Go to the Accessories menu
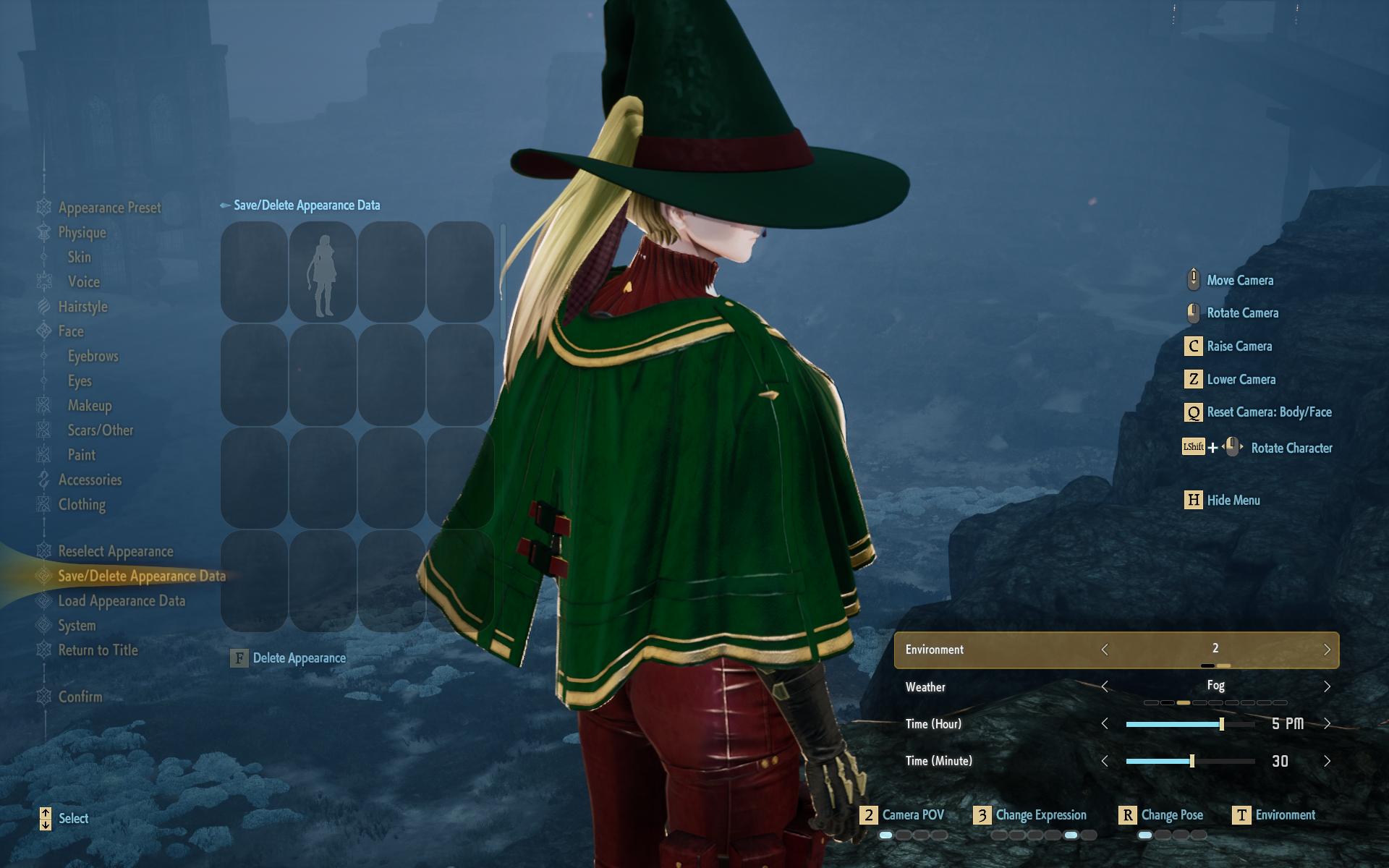1389x868 pixels. click(90, 480)
